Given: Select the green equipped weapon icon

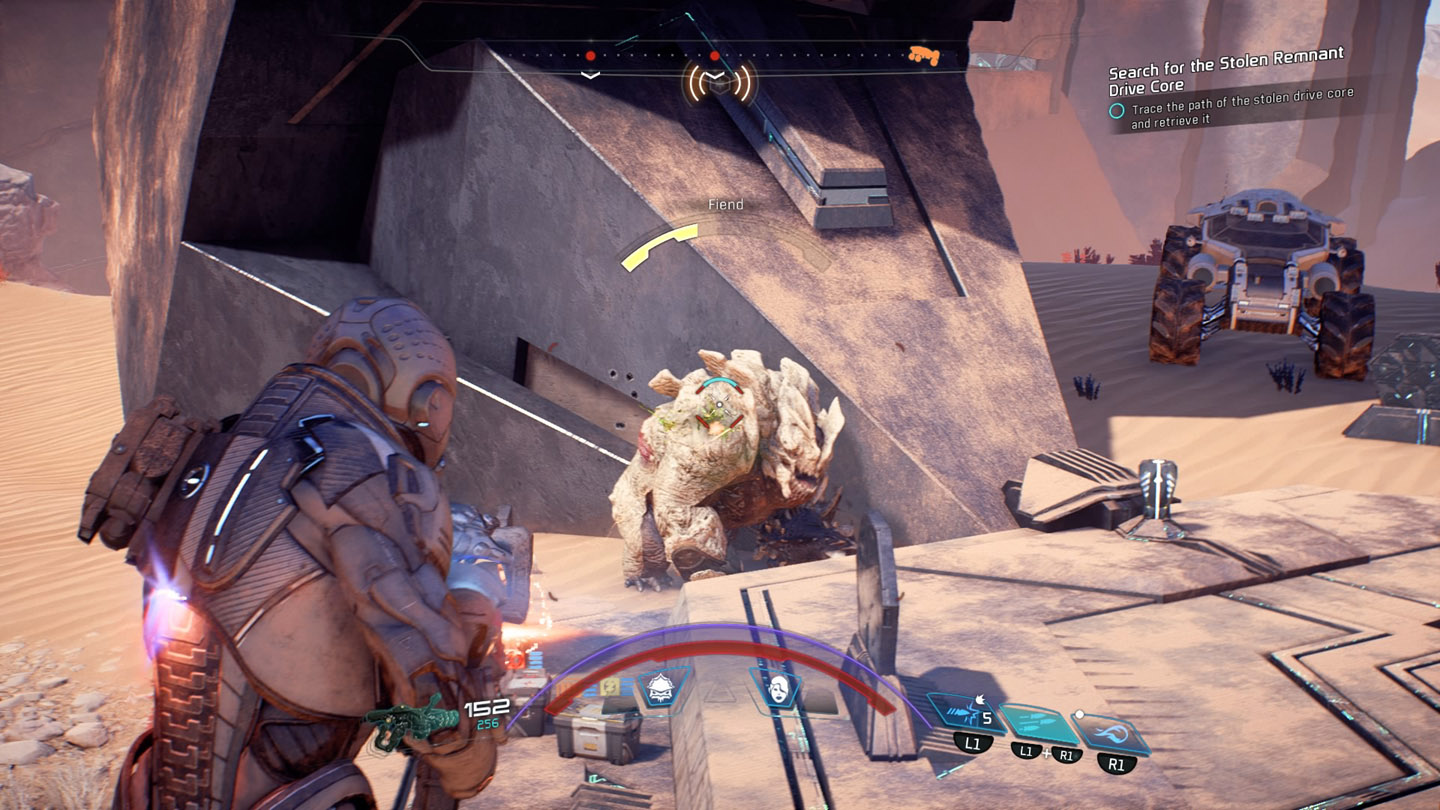Looking at the screenshot, I should [412, 716].
